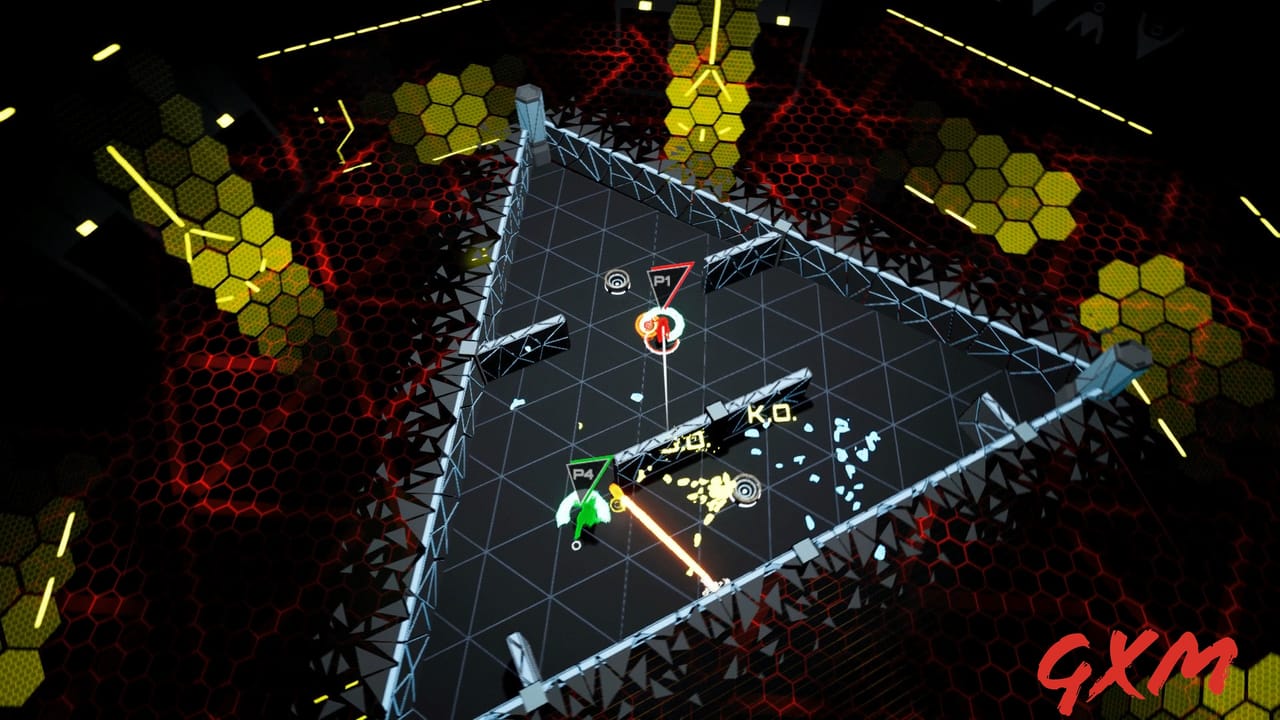Click the swirl icon on the target pickup

[617, 281]
